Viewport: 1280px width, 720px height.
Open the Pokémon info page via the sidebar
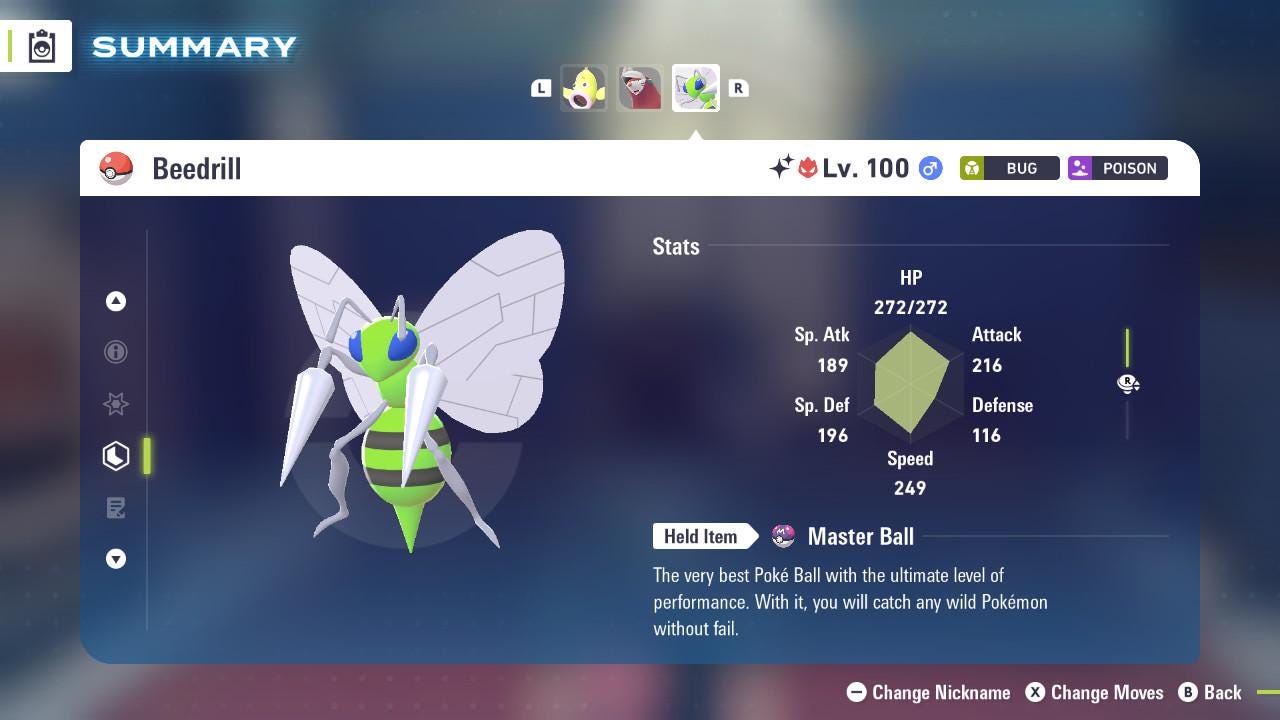point(116,352)
